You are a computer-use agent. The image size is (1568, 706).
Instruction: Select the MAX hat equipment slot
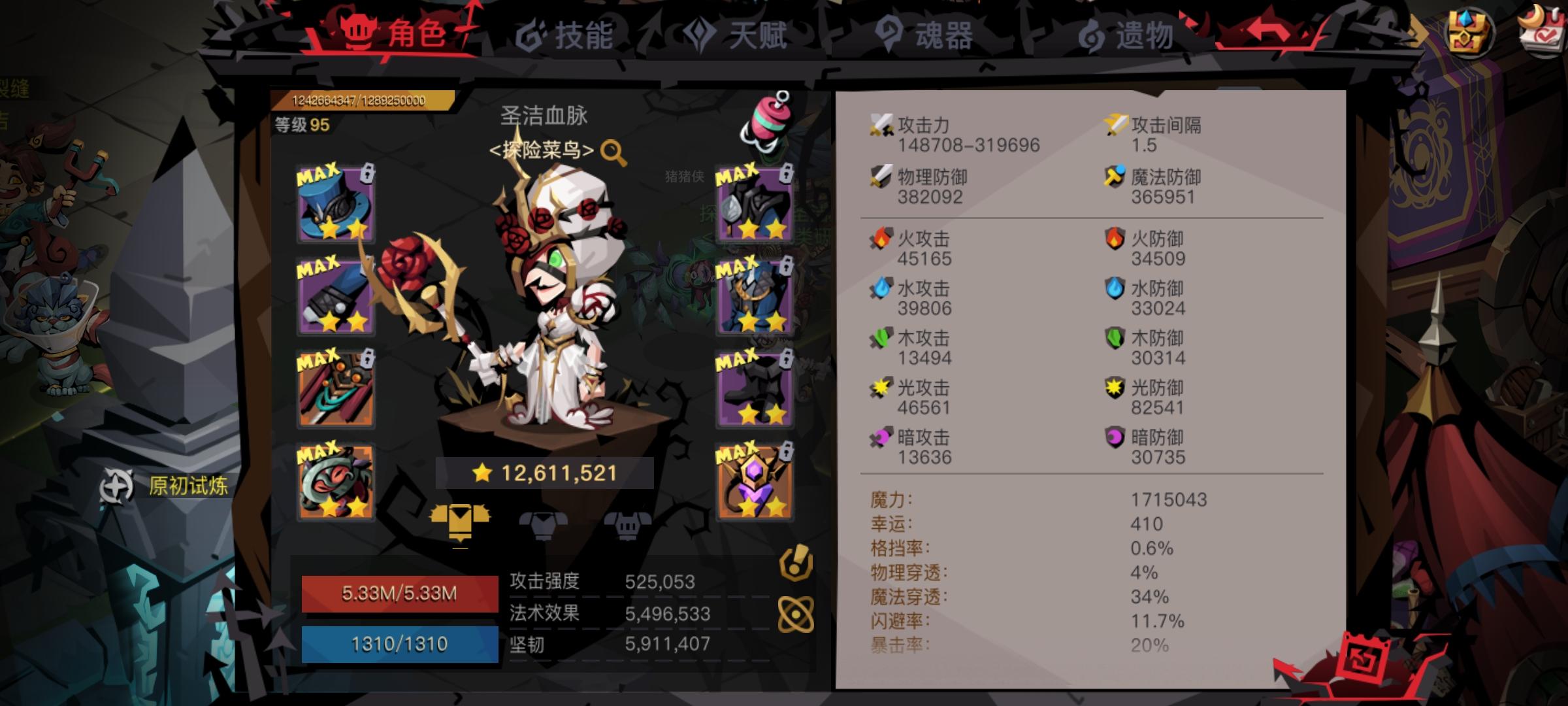[336, 206]
